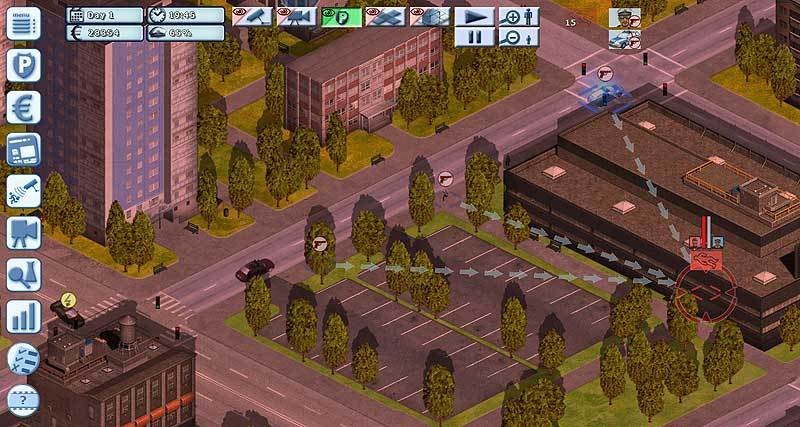Click the play speed button
The height and width of the screenshot is (427, 800).
pos(475,16)
